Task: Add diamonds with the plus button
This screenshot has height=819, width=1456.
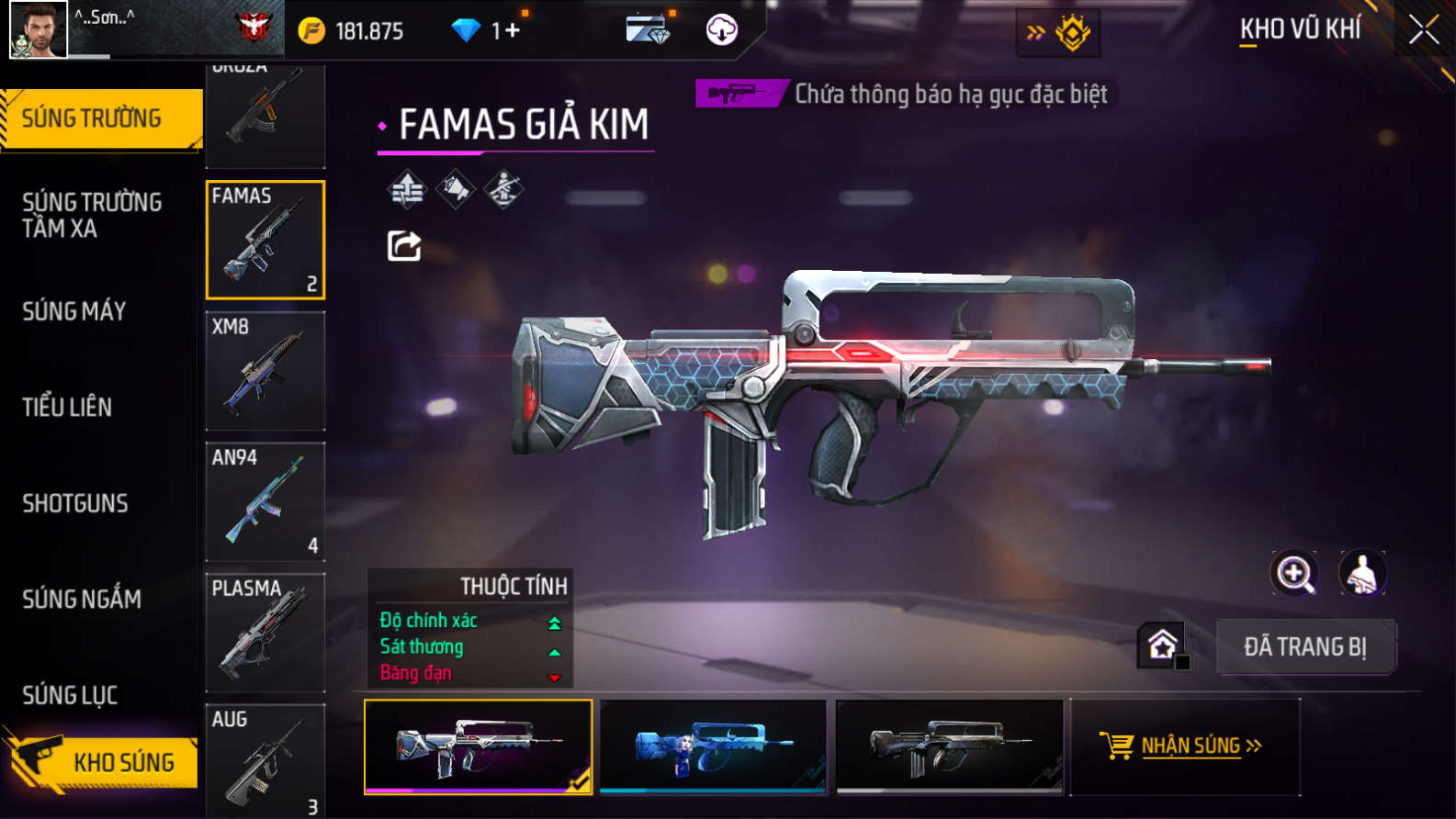Action: 511,30
